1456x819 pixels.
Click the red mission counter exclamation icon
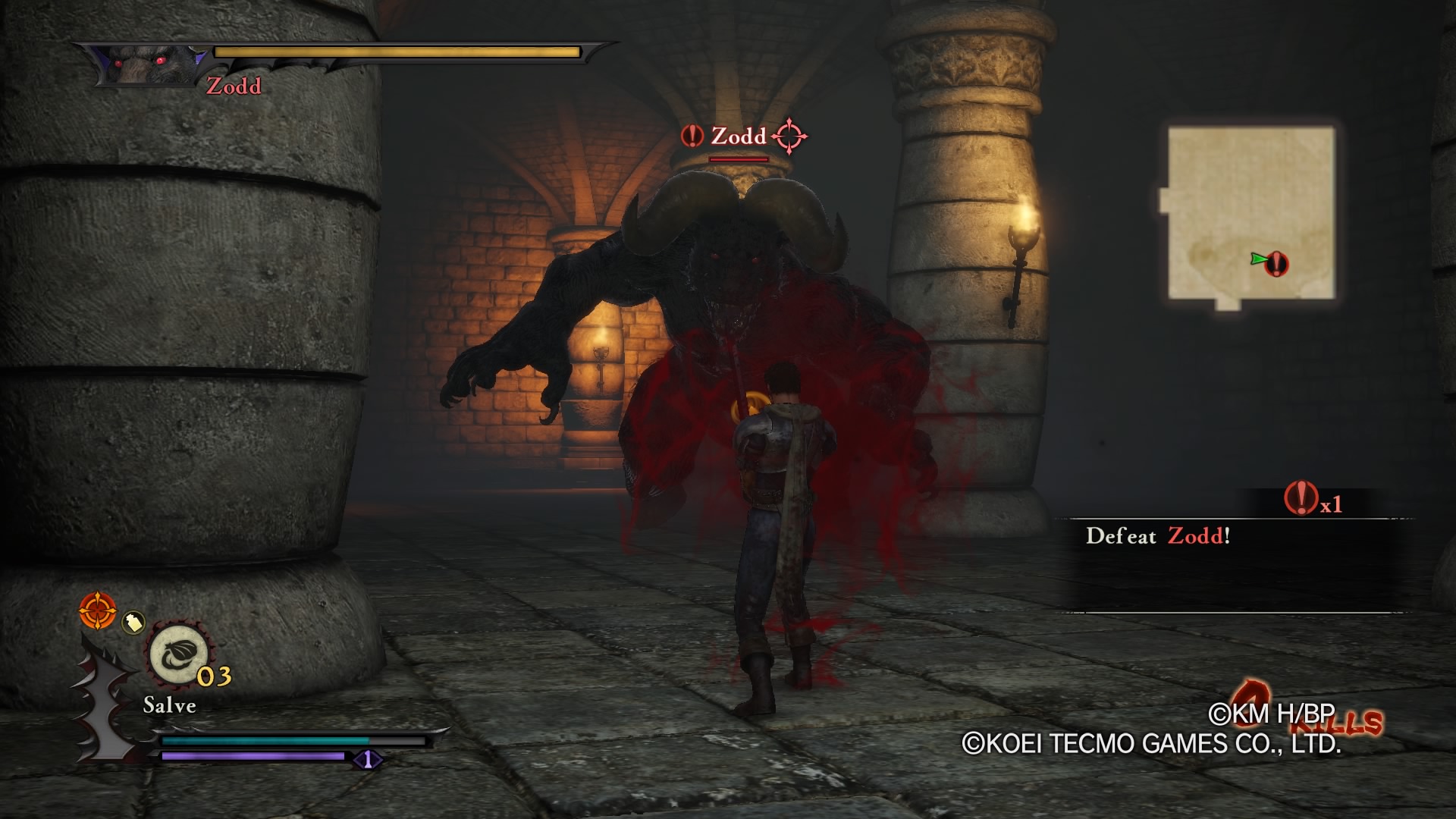pyautogui.click(x=1301, y=499)
